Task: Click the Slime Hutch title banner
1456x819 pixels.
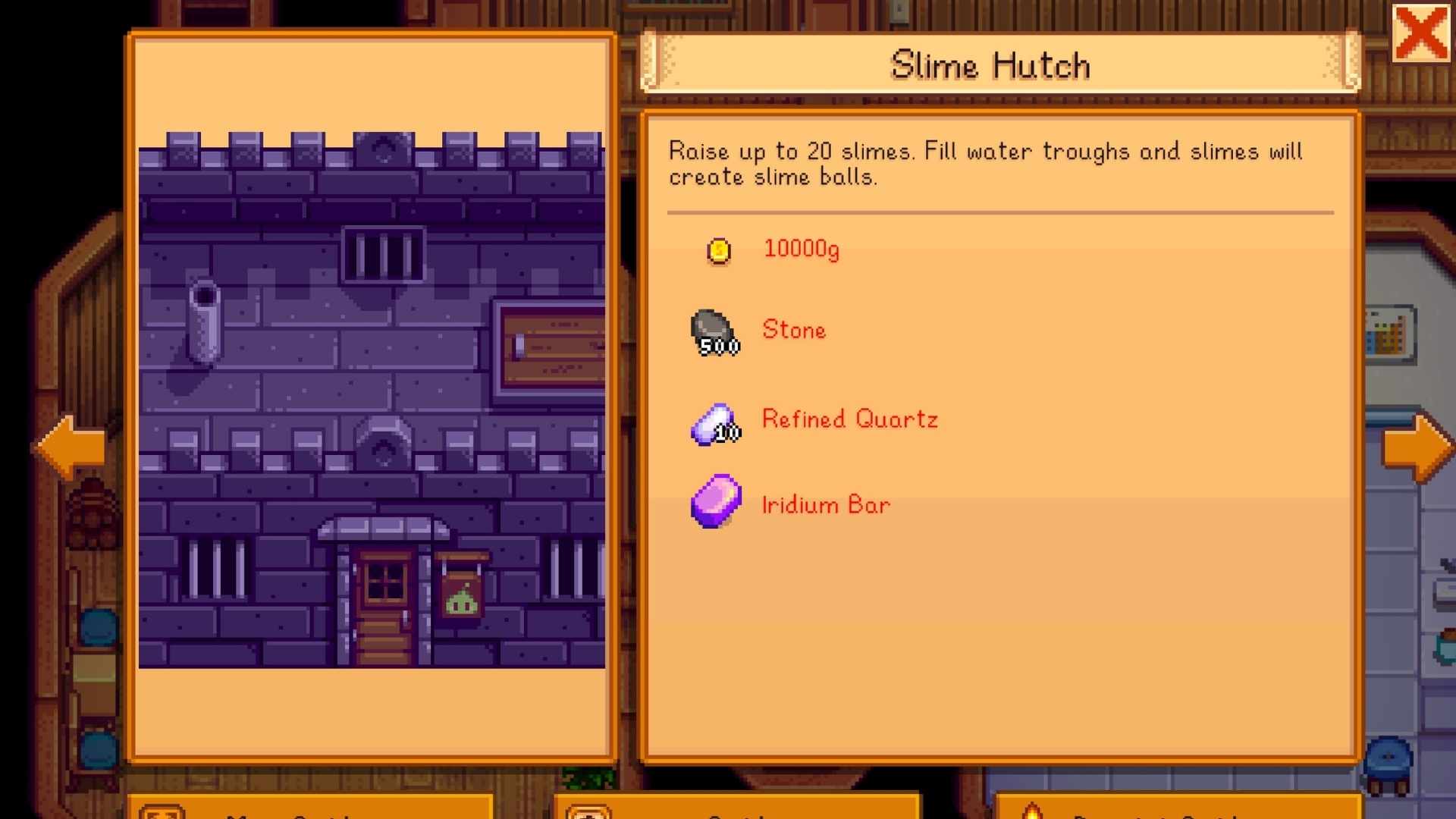Action: [x=990, y=64]
